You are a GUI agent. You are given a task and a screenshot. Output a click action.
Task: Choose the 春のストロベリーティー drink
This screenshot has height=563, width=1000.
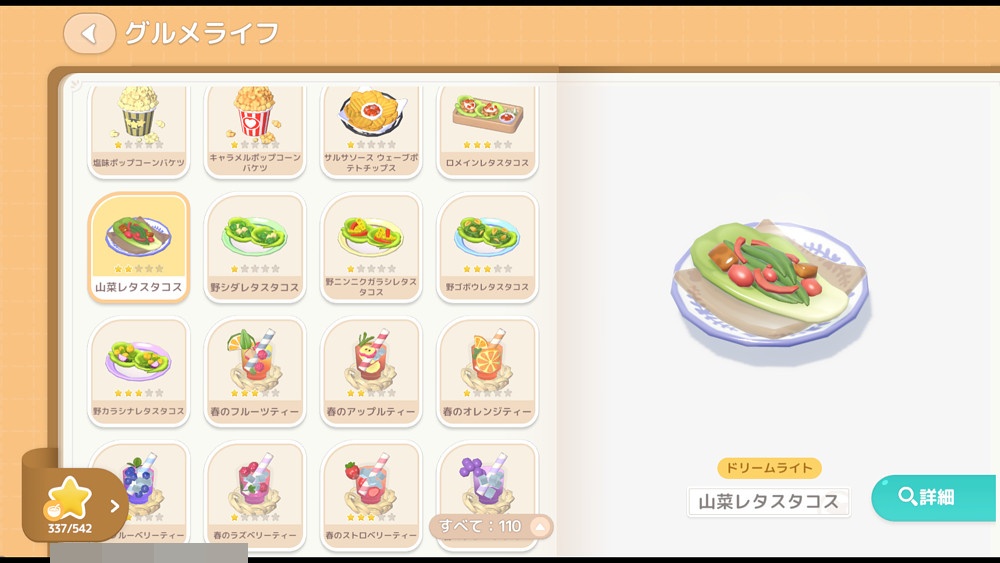coord(372,490)
